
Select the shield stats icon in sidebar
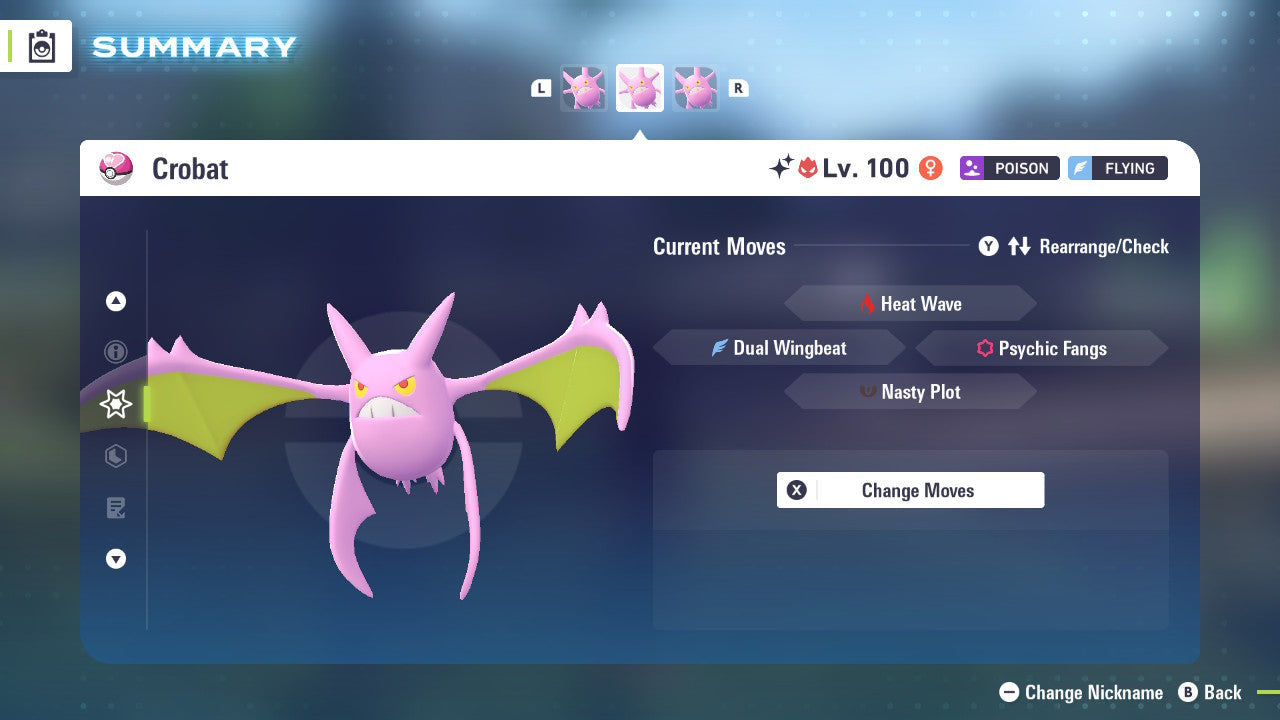coord(115,456)
